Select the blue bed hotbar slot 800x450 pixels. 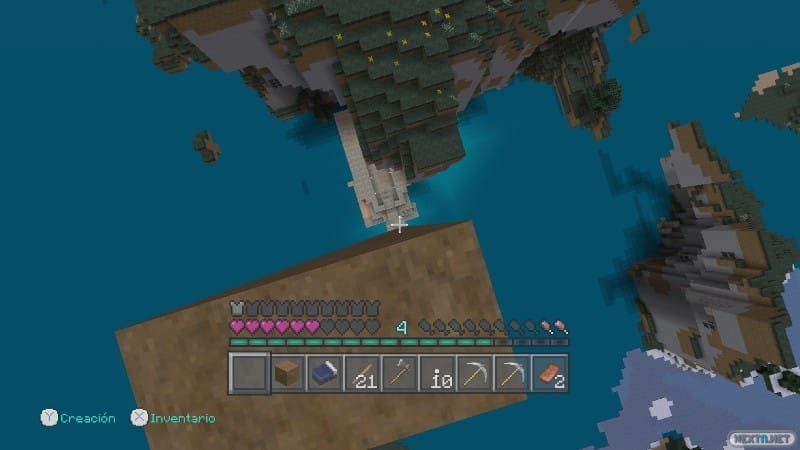click(325, 373)
